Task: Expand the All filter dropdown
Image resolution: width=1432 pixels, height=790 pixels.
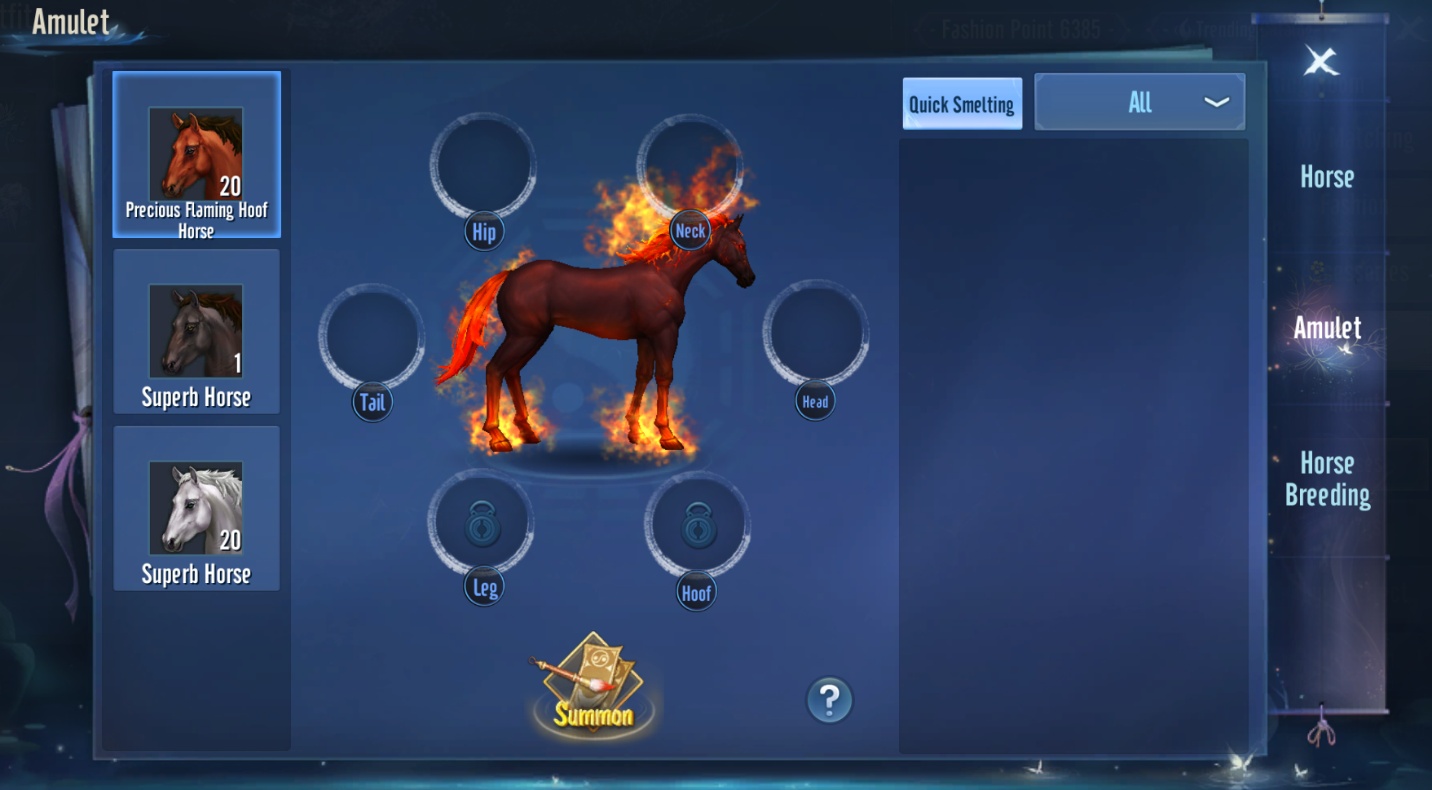Action: 1139,102
